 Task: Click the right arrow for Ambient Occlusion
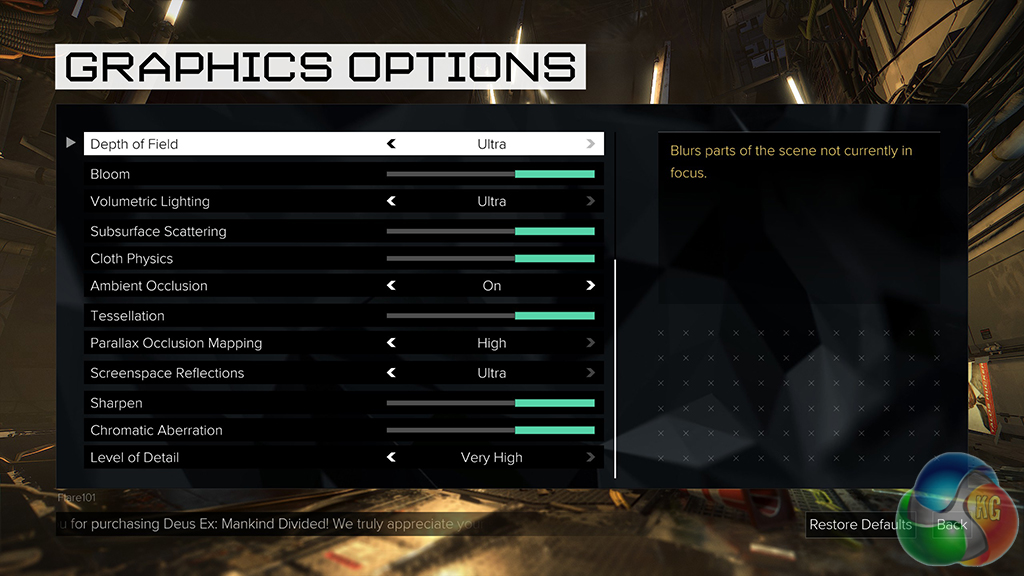591,285
